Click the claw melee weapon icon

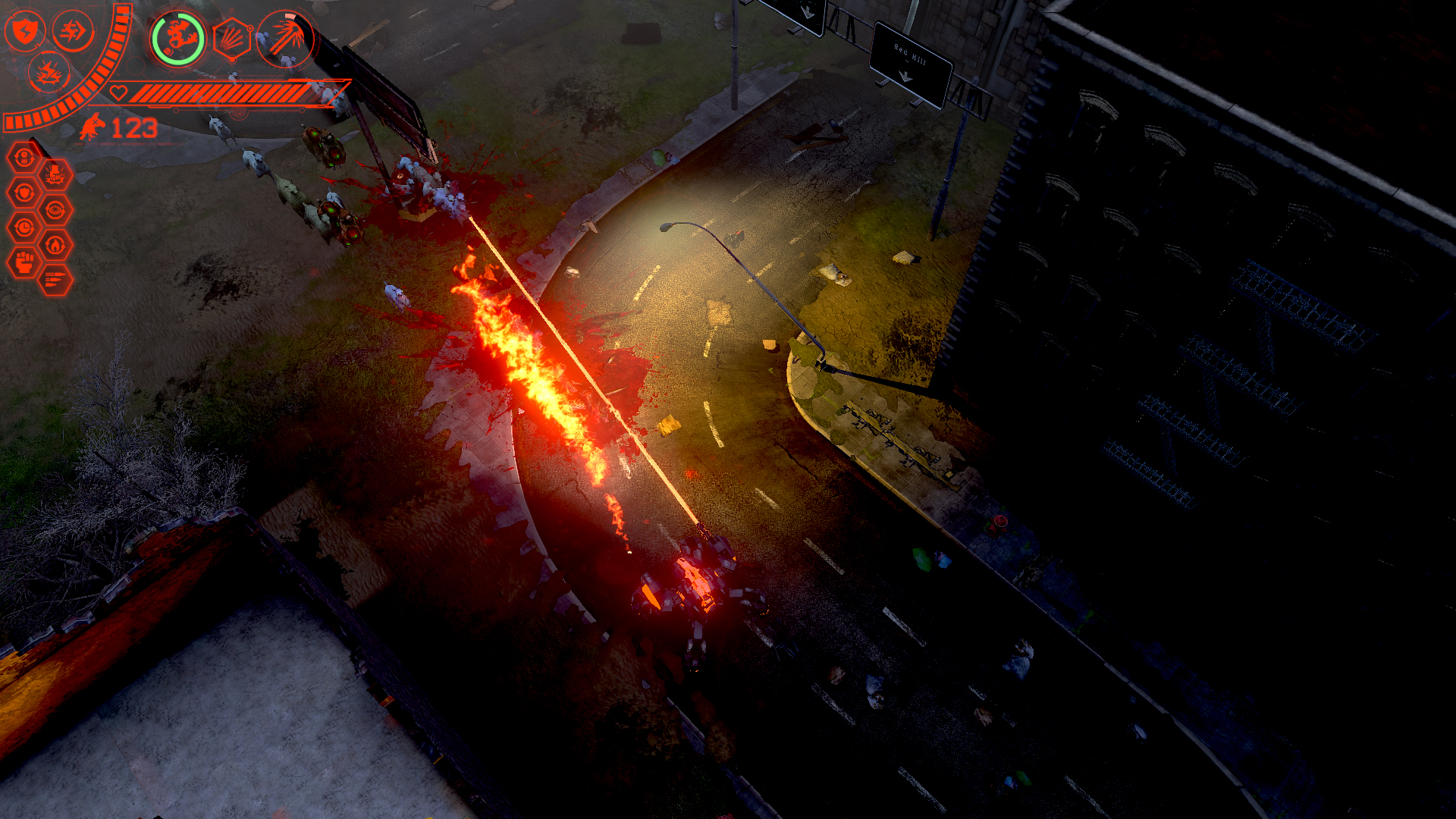283,40
